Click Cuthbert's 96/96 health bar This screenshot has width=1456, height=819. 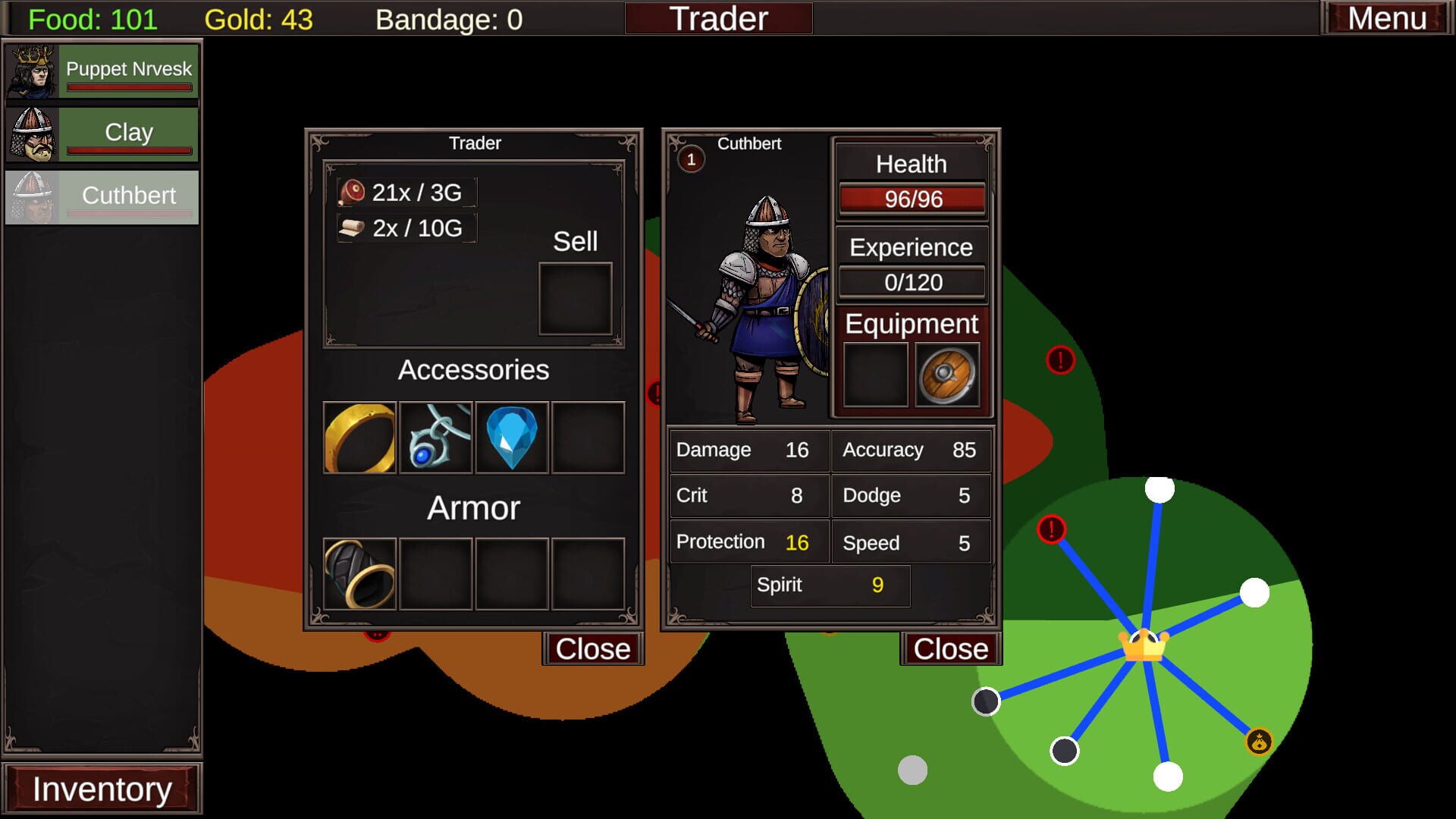(912, 200)
